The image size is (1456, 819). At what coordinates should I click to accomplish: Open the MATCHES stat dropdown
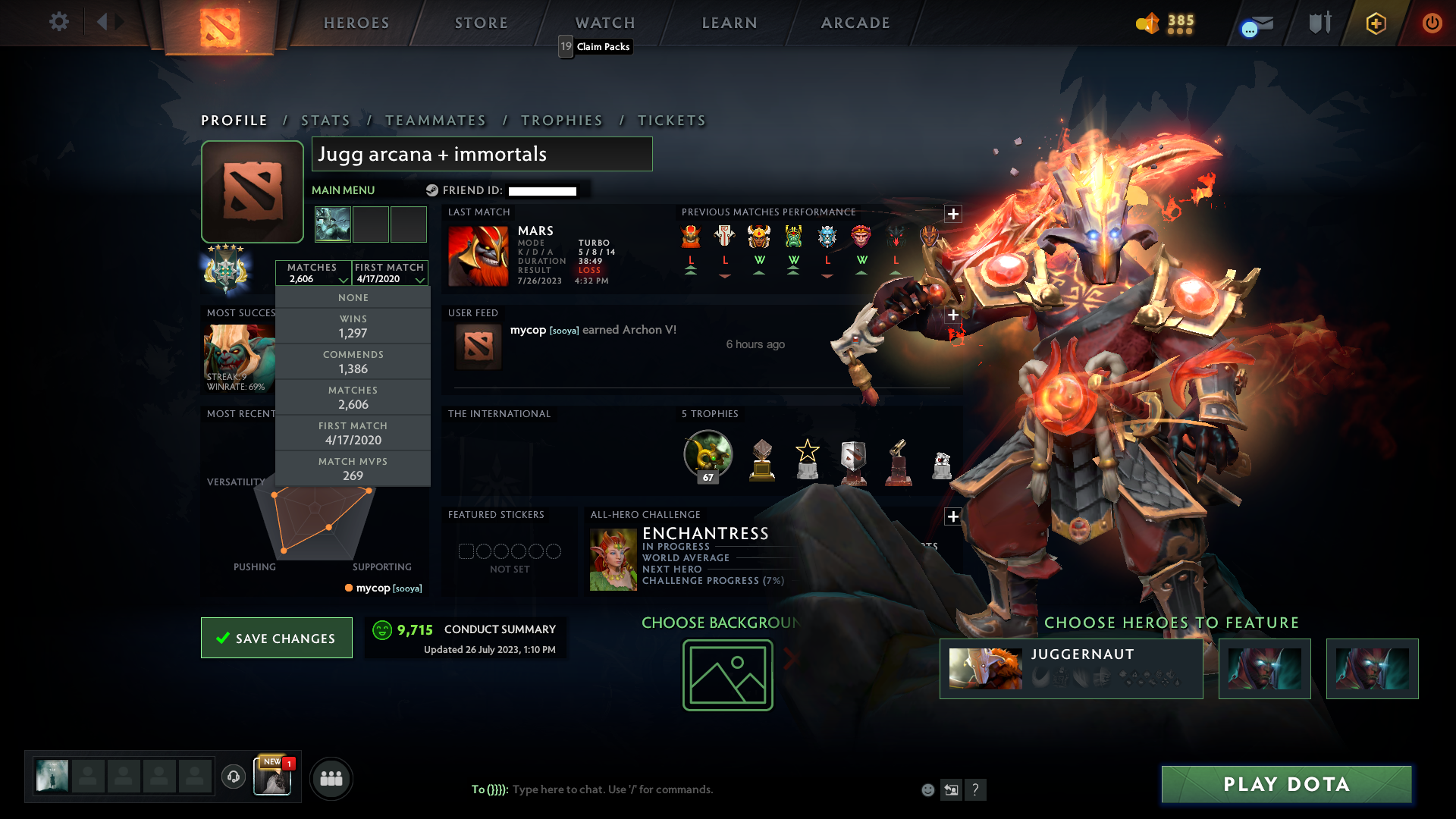click(314, 273)
